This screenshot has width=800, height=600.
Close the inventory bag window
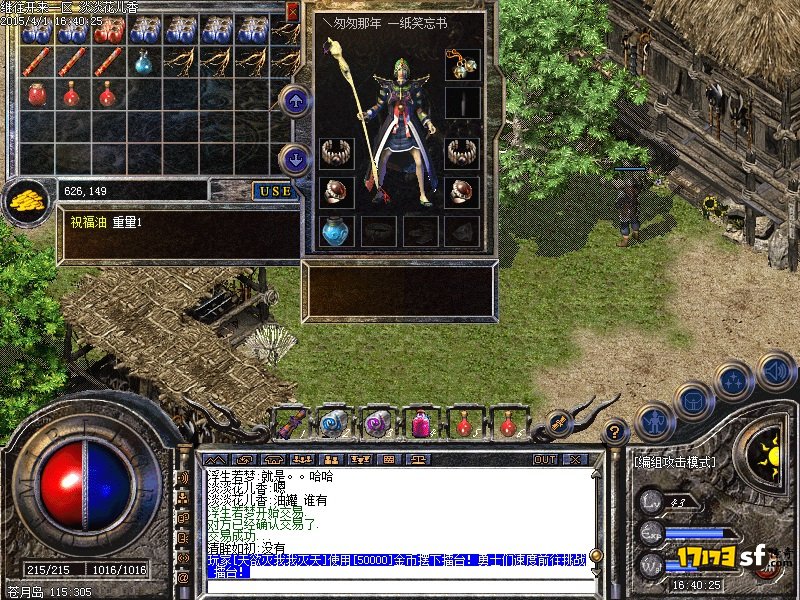pos(292,11)
